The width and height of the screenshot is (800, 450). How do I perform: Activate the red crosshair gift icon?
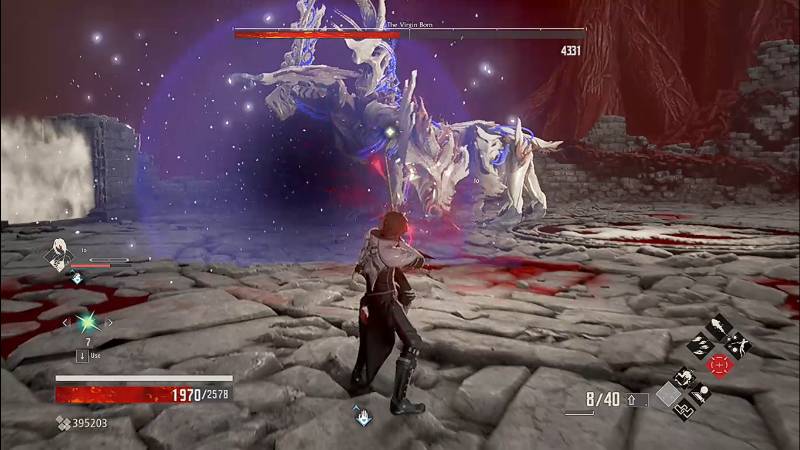point(720,364)
